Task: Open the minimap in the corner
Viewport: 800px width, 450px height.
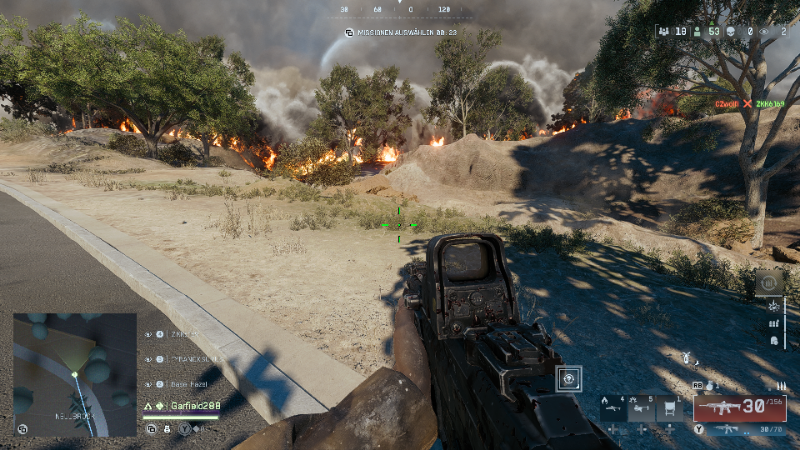Action: point(75,375)
